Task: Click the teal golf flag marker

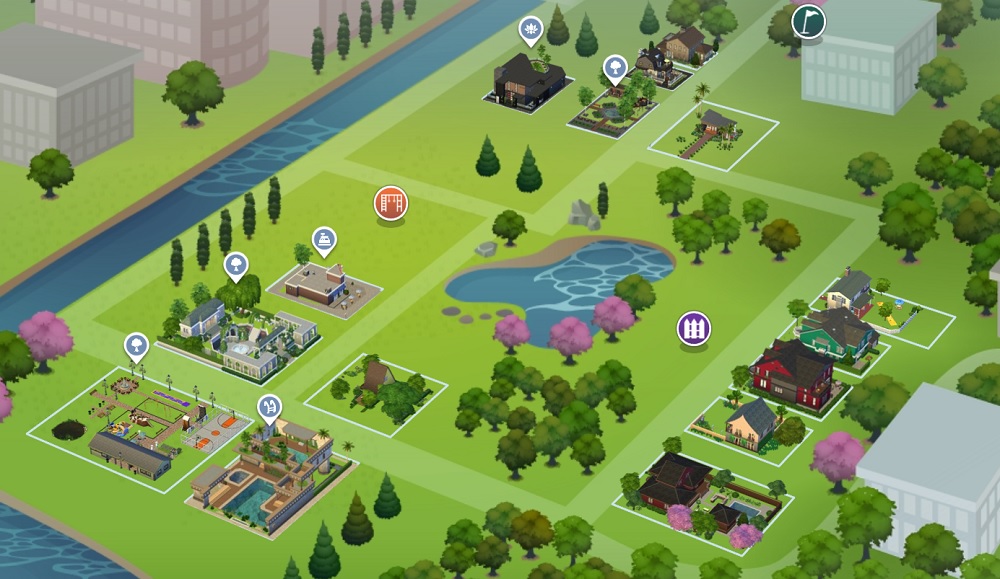Action: click(808, 22)
